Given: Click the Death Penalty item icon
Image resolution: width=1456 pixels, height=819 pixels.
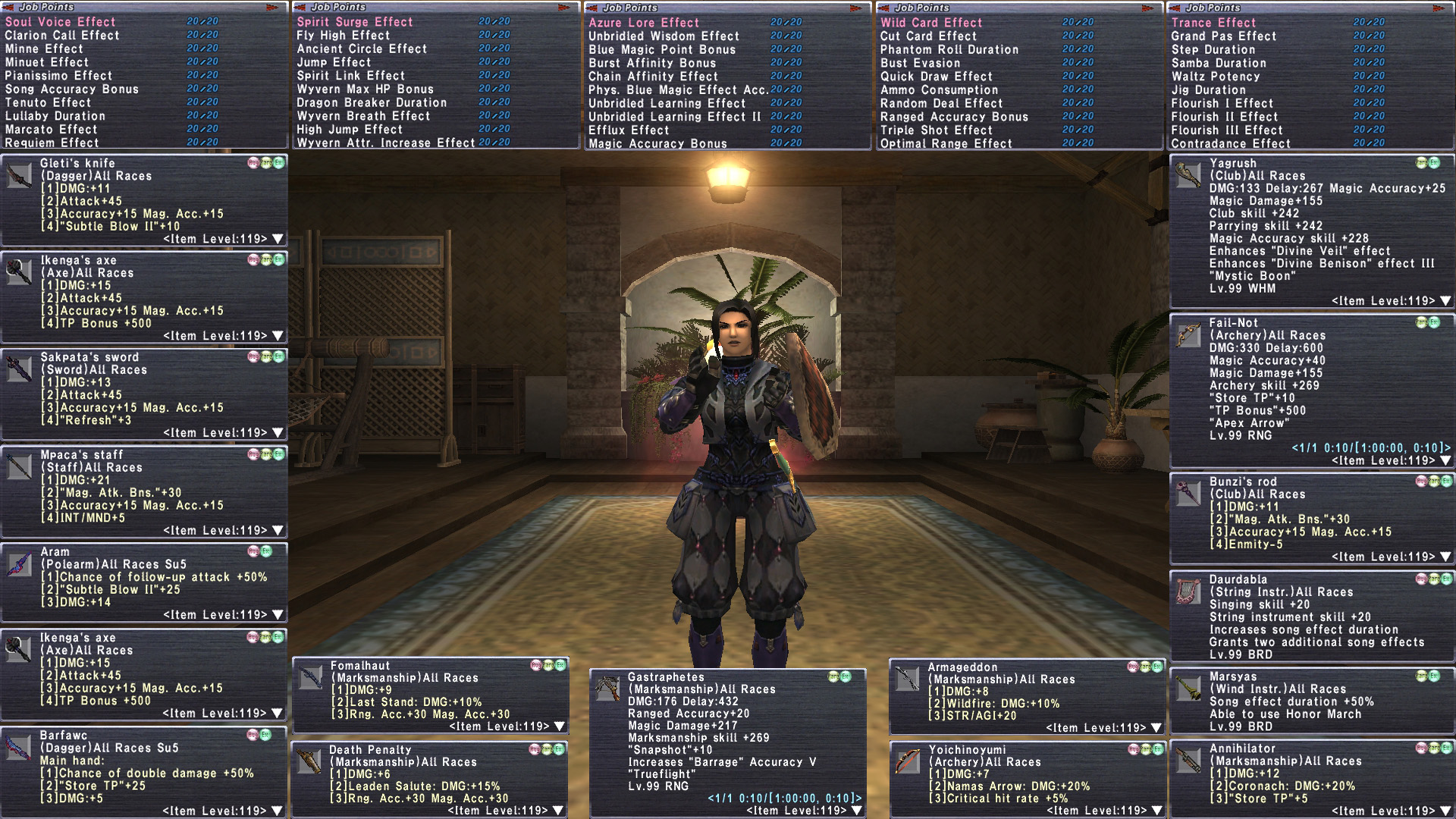Looking at the screenshot, I should [x=309, y=761].
